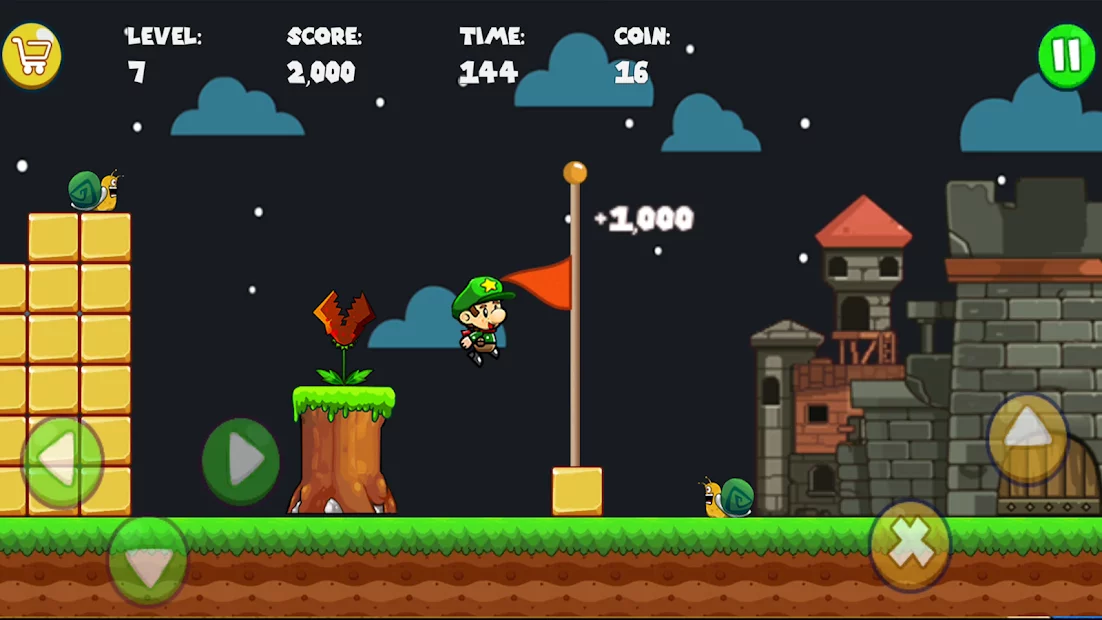Tap the left arrow move button
This screenshot has width=1102, height=620.
(62, 461)
